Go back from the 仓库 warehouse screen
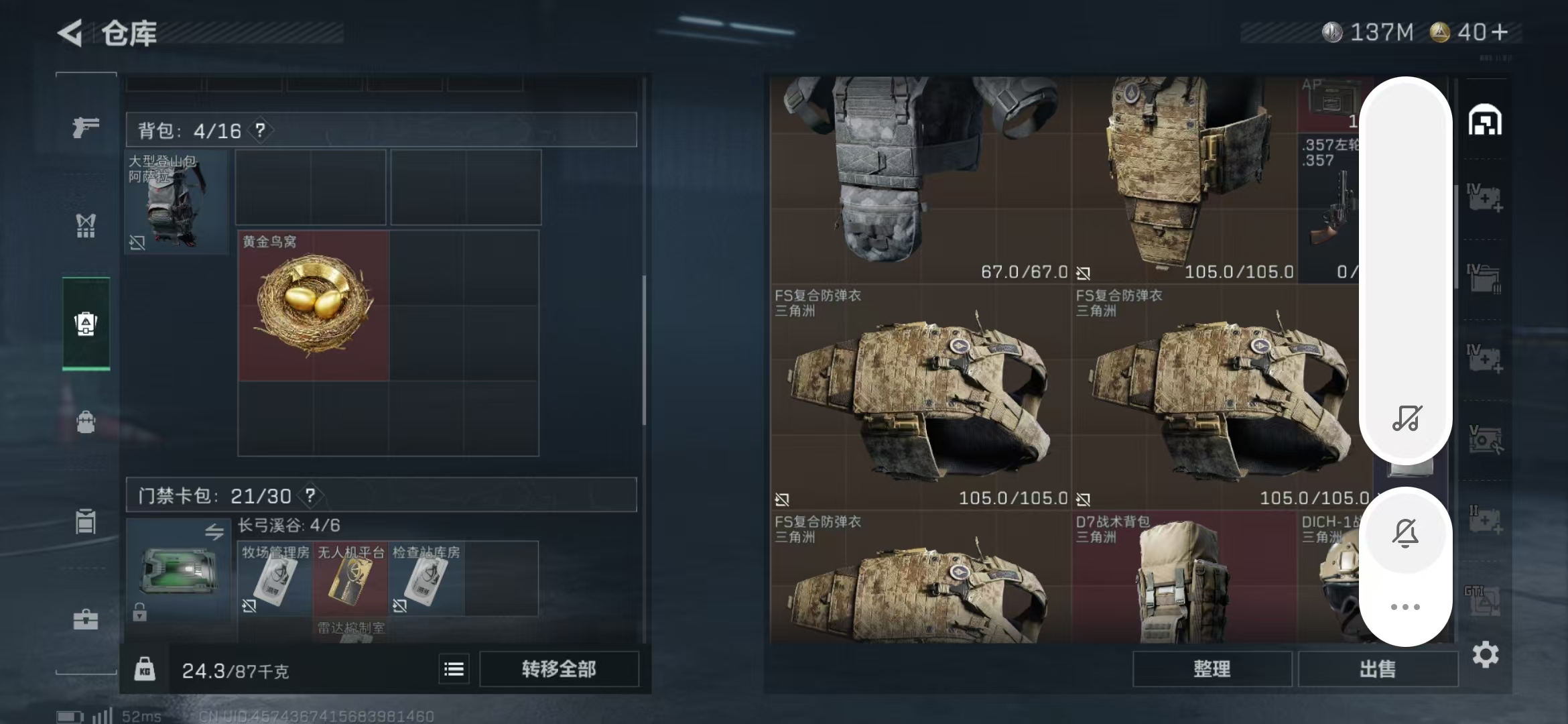This screenshot has height=724, width=1568. click(x=70, y=33)
